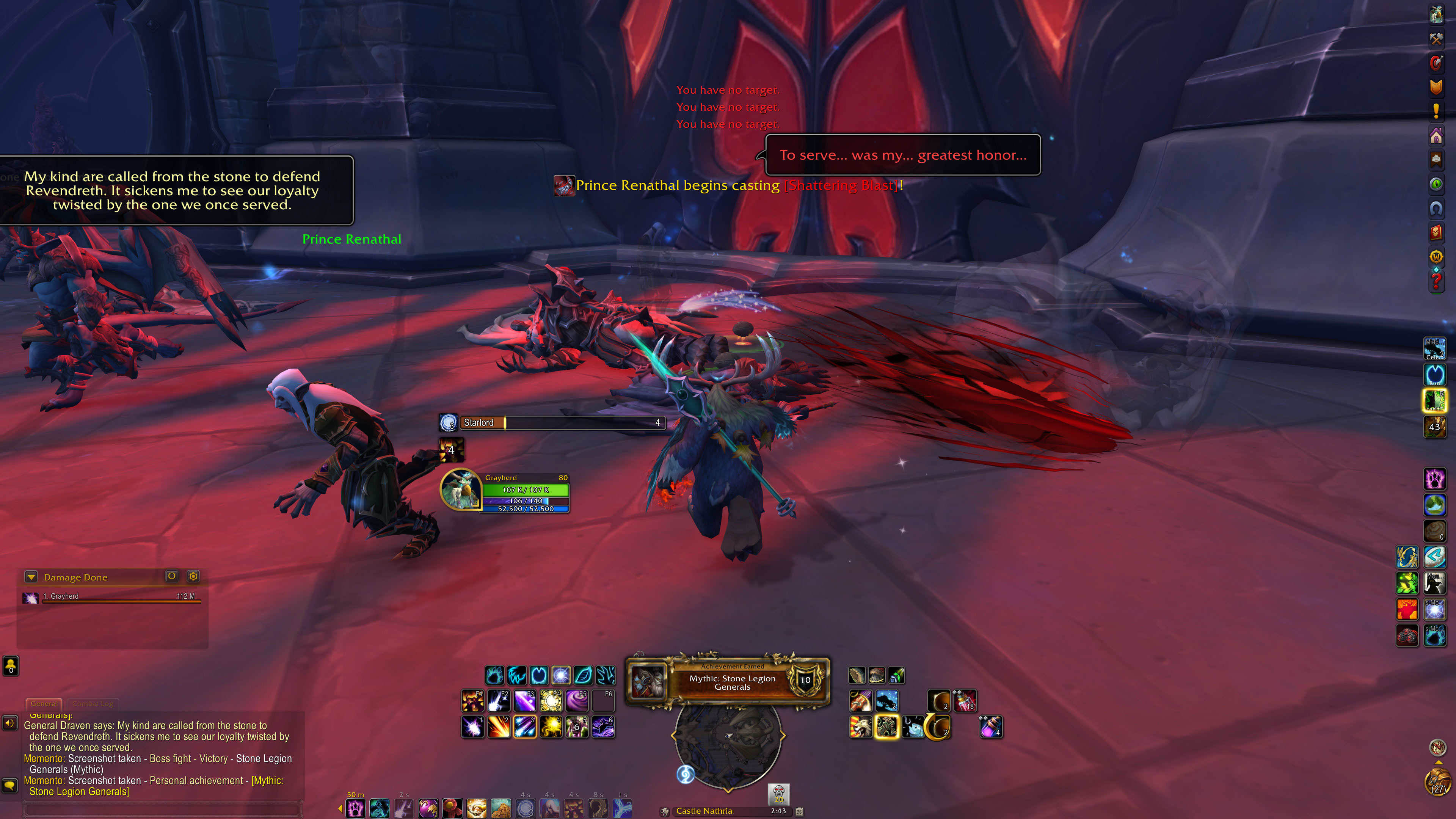Use the red potion with 18 charges
Viewport: 1456px width, 819px height.
pos(965,701)
